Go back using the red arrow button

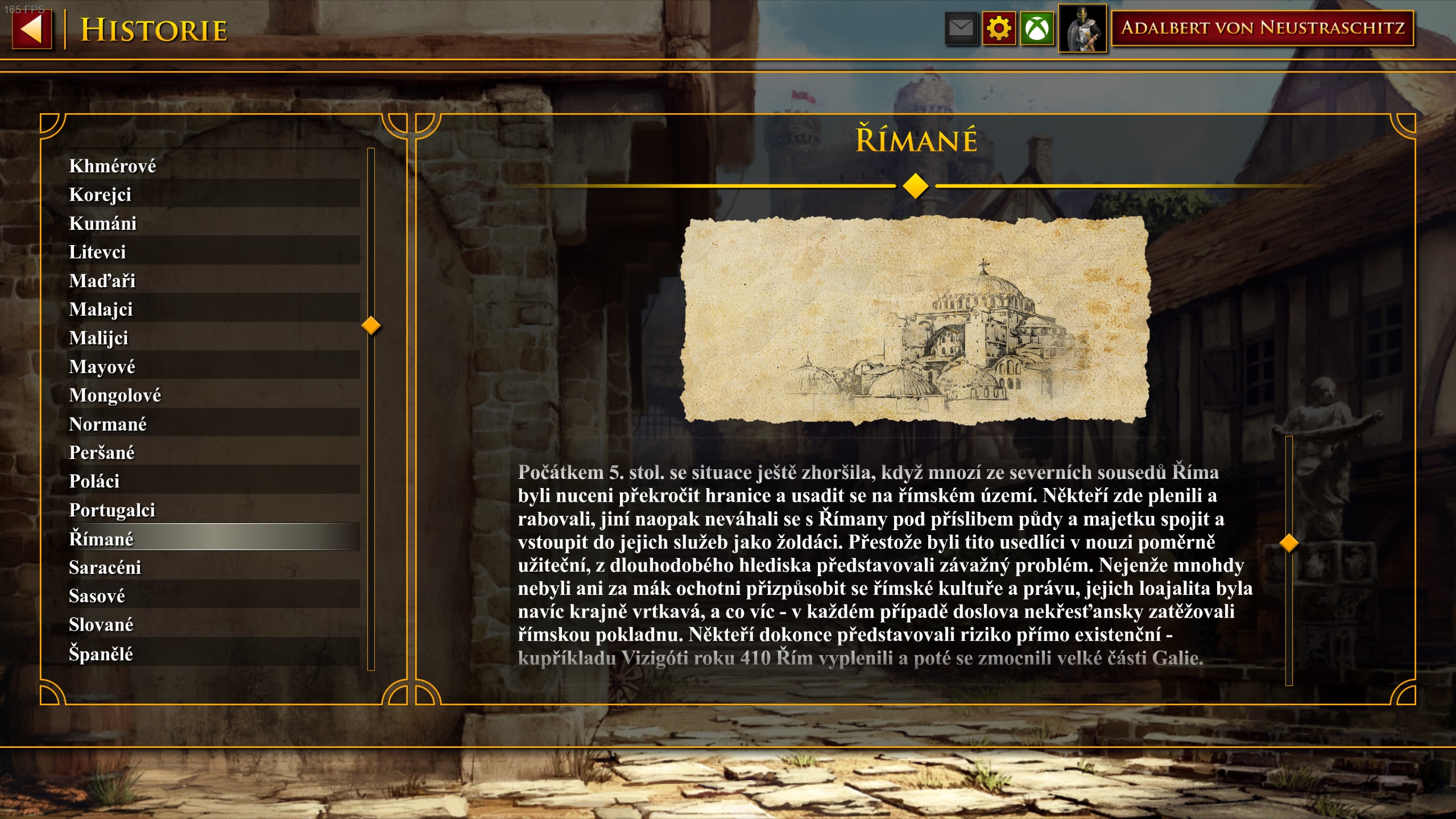[x=32, y=29]
